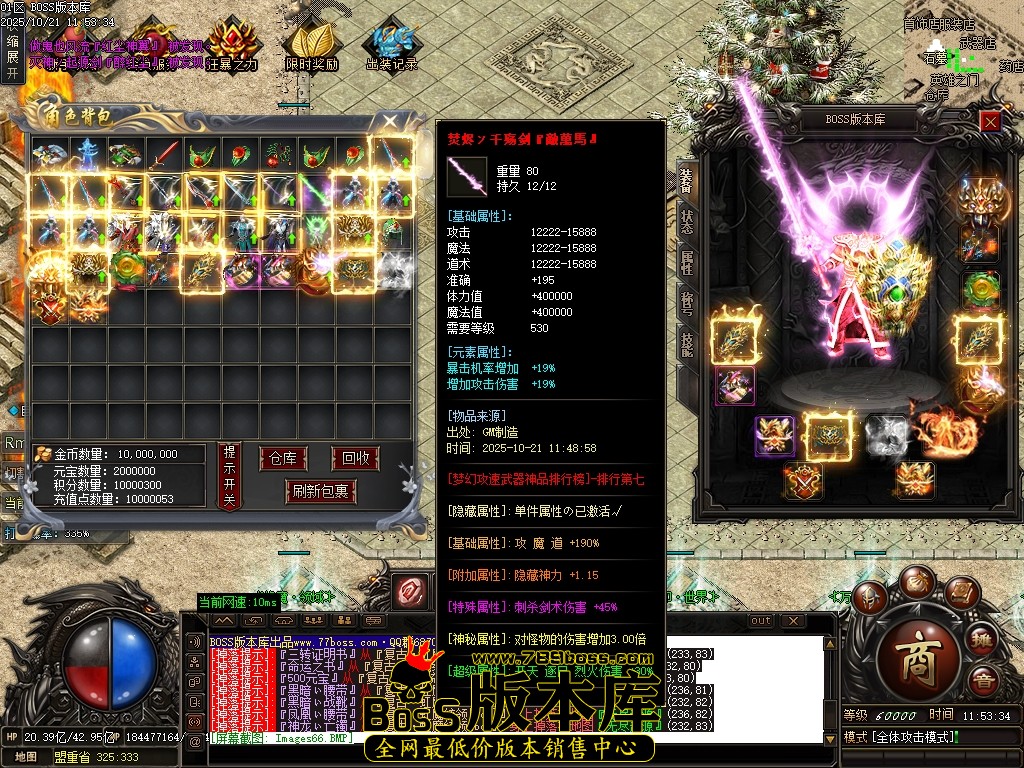Open the 属性 attributes tab

[687, 263]
